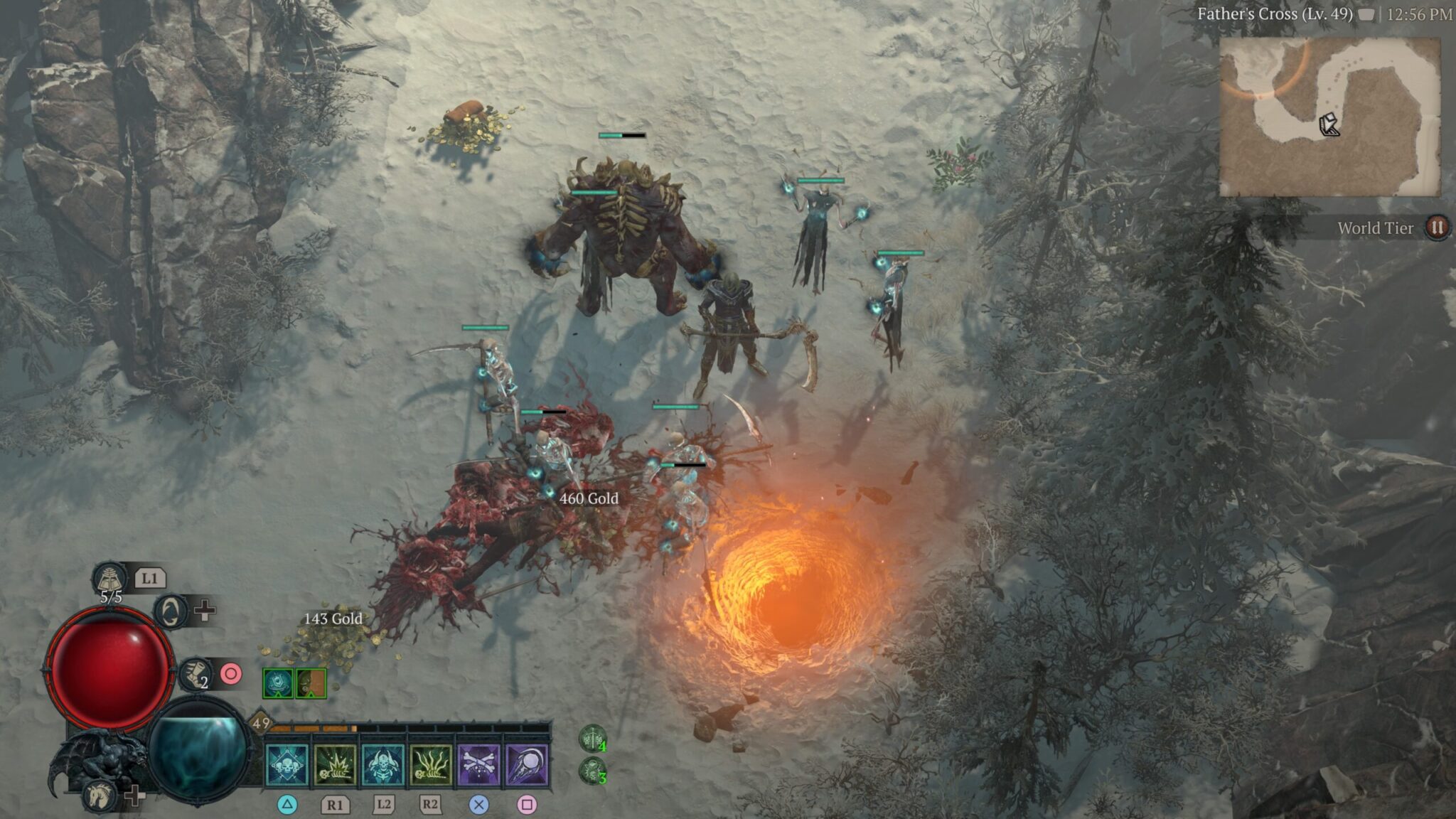Inspect the orange-shaded green buff icon

(x=311, y=684)
